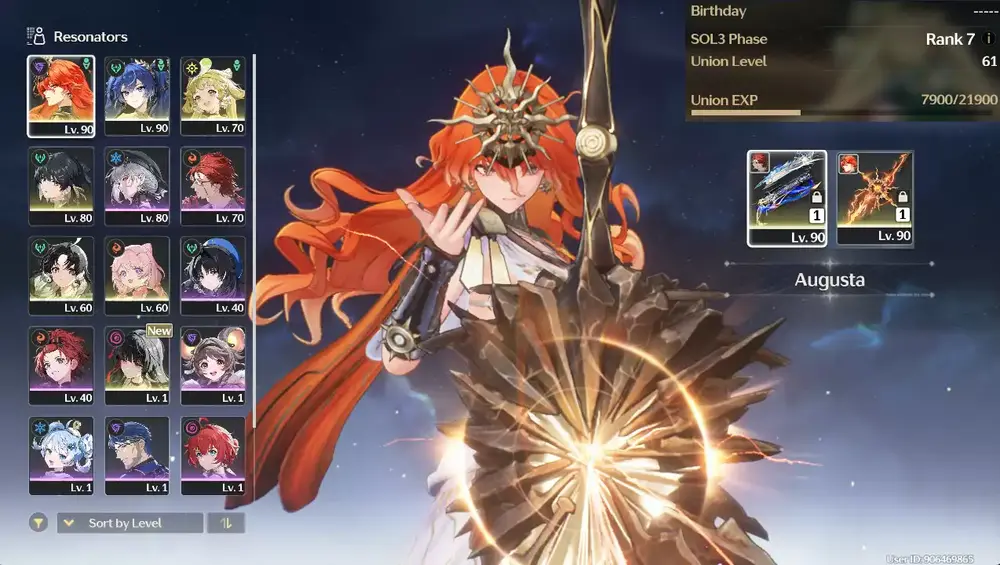
Task: Select the blue-silver Lv. 90 weapon
Action: coord(787,198)
